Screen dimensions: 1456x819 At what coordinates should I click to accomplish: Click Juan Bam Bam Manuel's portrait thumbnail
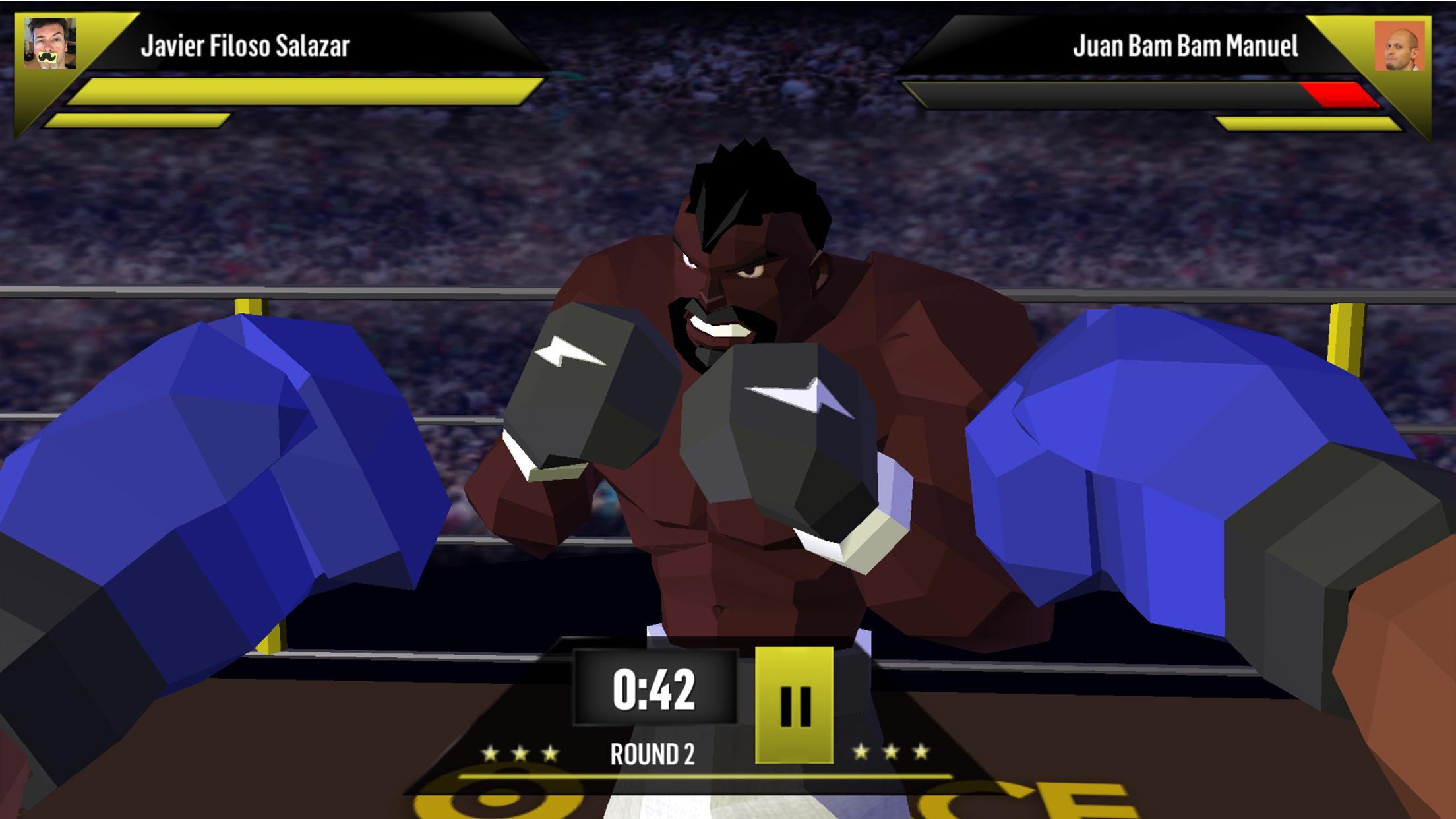[x=1399, y=45]
